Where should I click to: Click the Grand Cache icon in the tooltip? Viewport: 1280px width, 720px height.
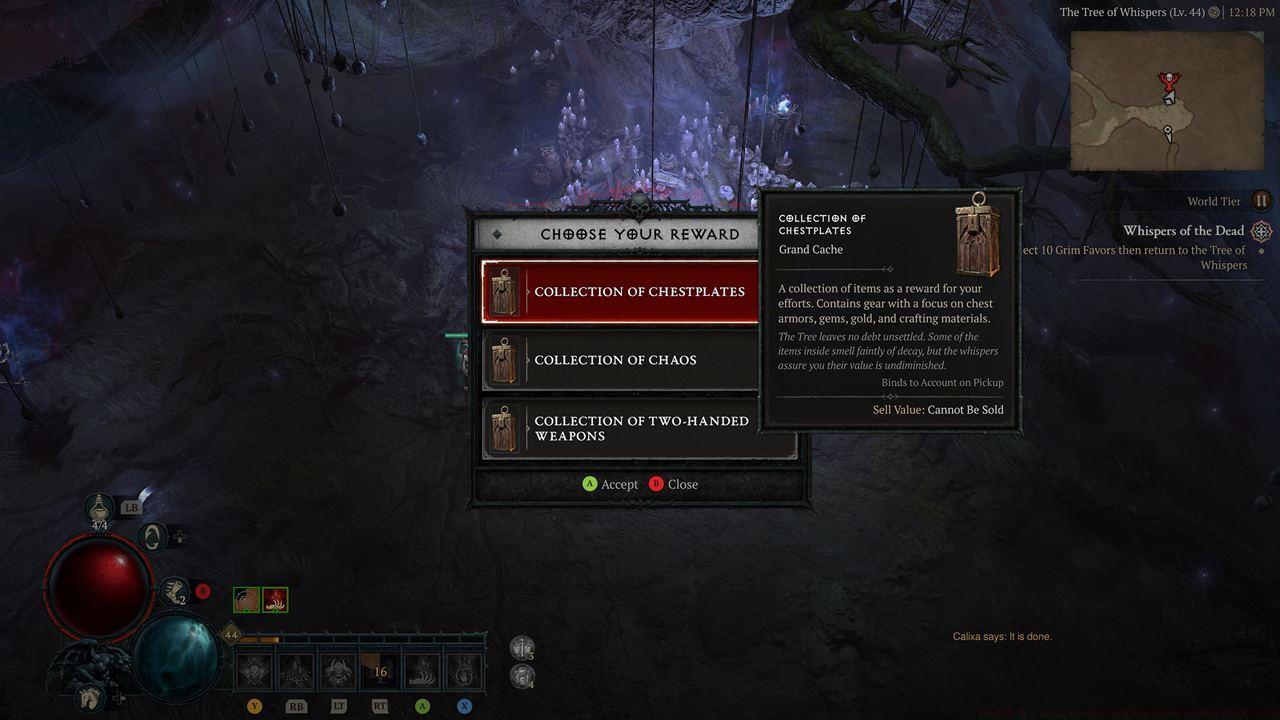click(x=977, y=238)
